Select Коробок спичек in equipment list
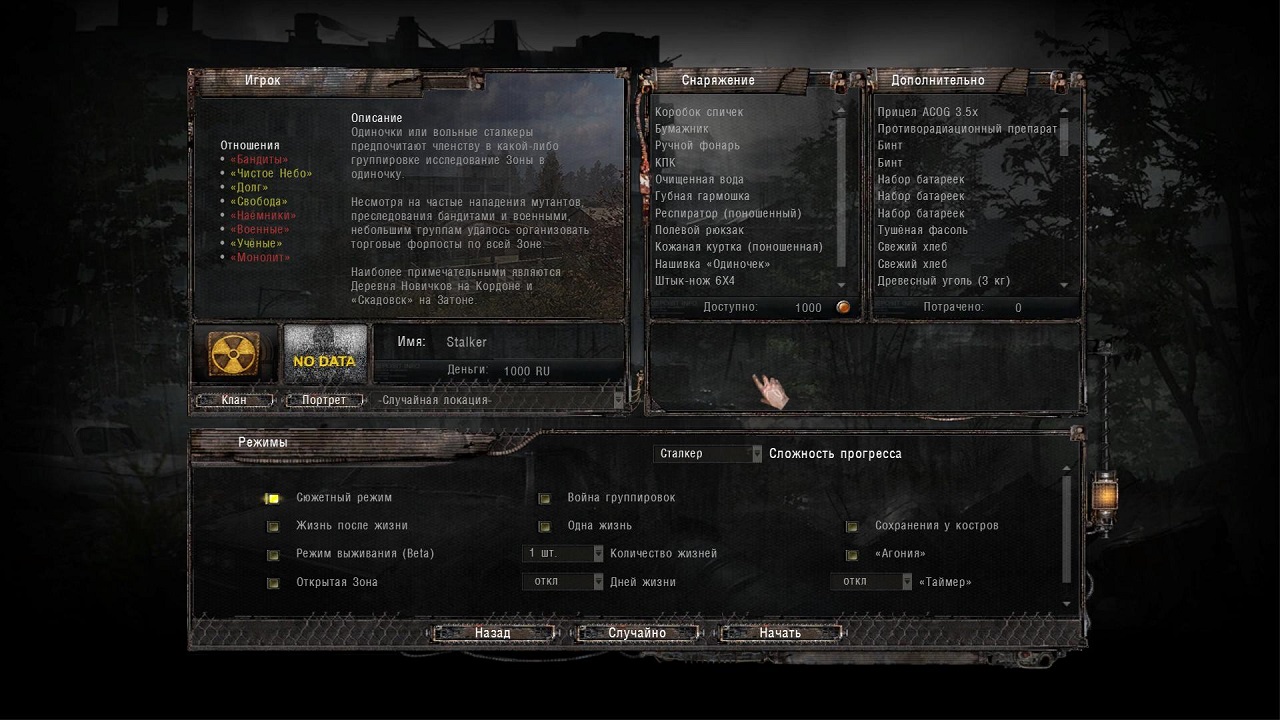The image size is (1280, 720). [x=699, y=112]
